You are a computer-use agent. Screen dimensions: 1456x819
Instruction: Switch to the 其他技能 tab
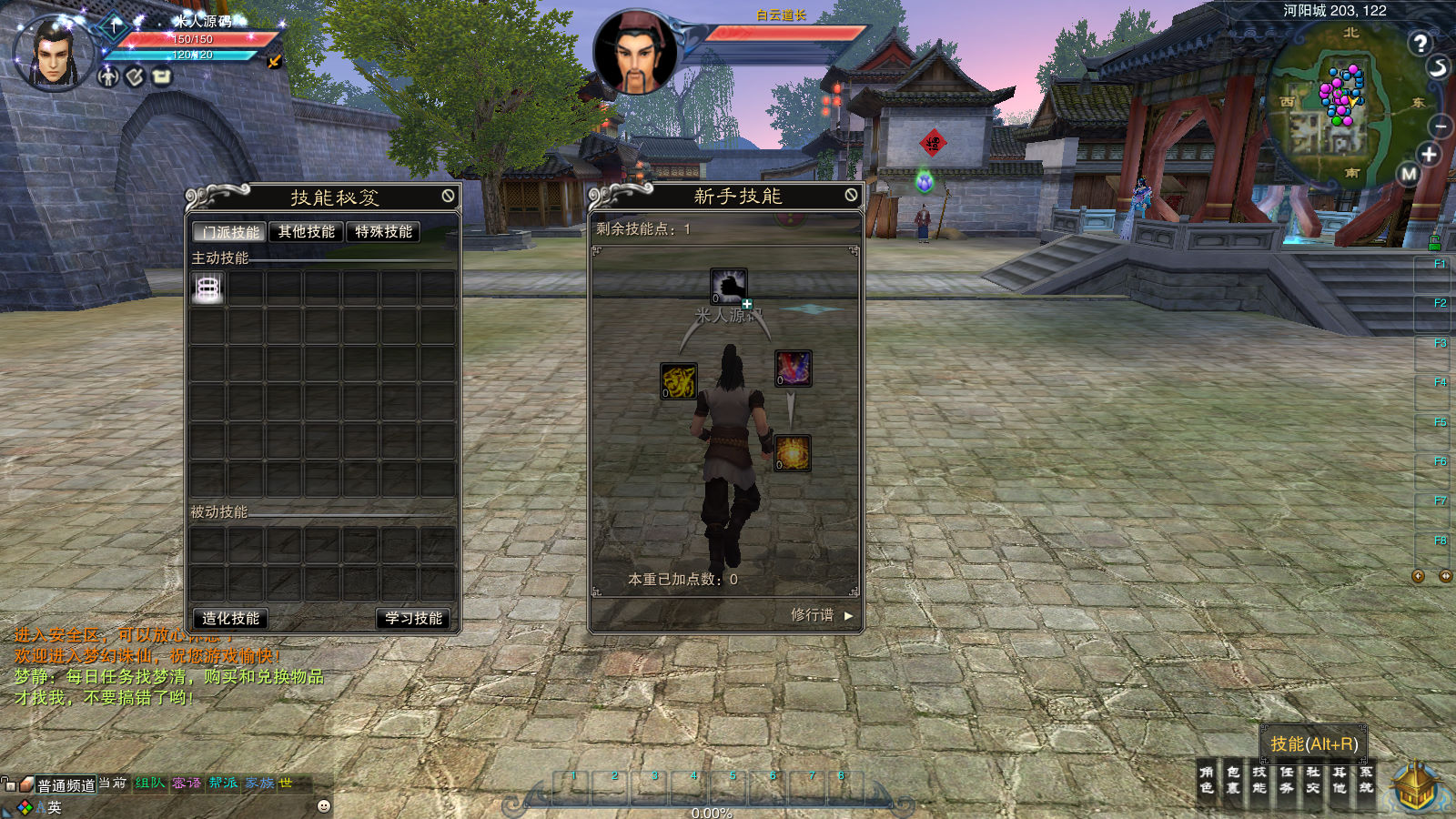pyautogui.click(x=307, y=232)
